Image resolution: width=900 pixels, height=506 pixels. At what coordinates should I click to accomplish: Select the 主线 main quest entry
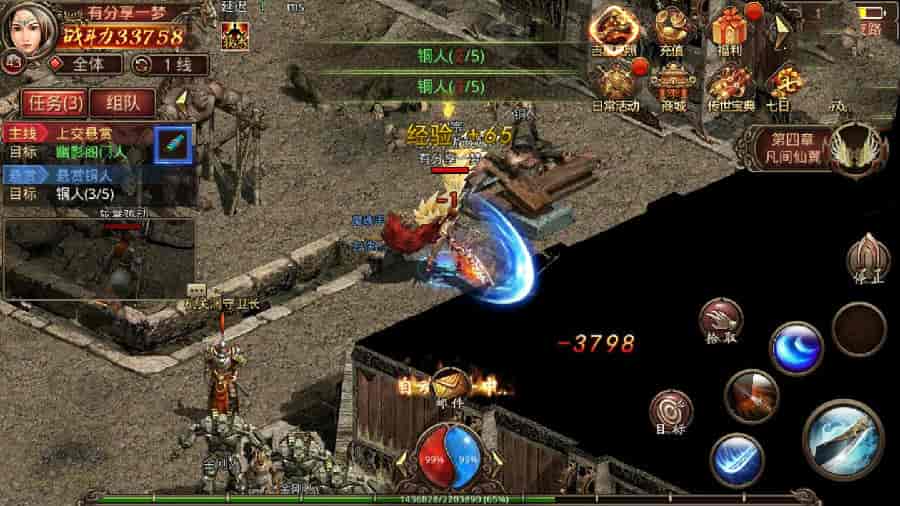75,134
